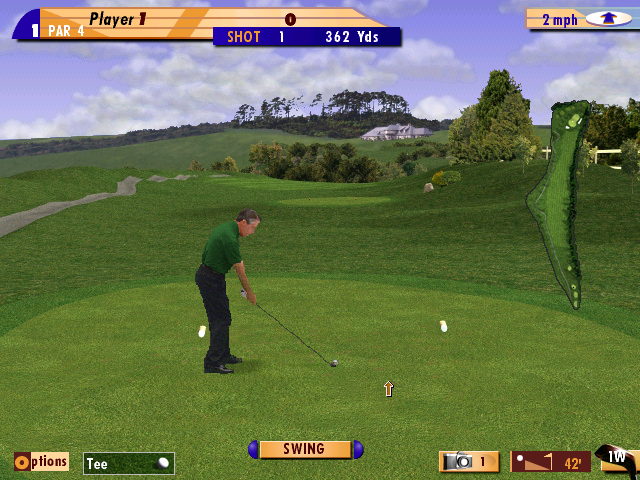Click the hole overview minimap
This screenshot has width=640, height=480.
[x=561, y=200]
